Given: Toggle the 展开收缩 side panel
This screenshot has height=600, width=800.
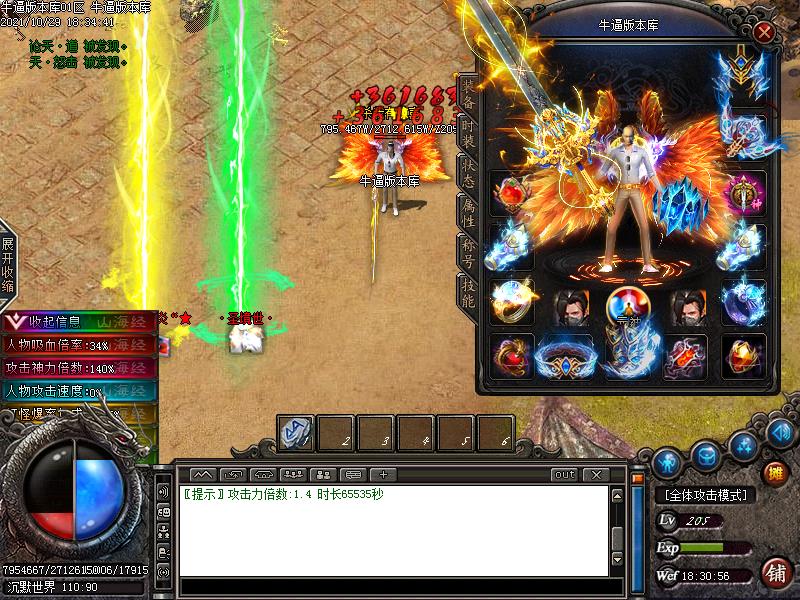Looking at the screenshot, I should click(x=8, y=265).
